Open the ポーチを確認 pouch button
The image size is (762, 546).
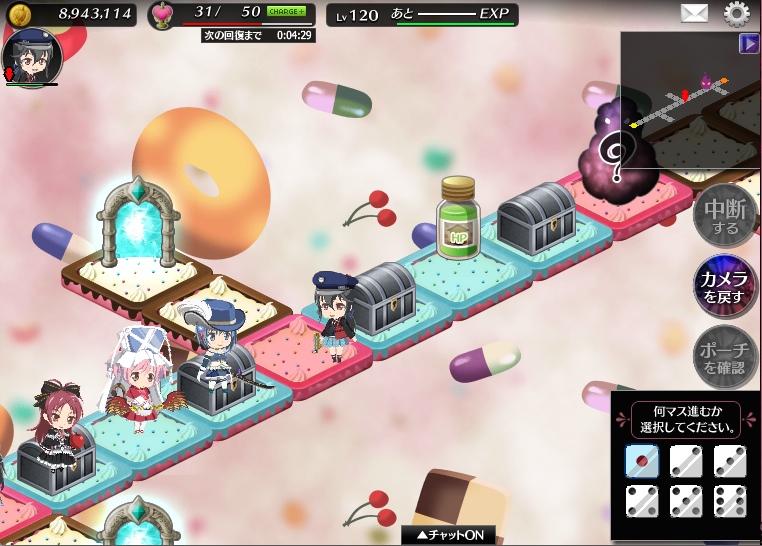[x=725, y=356]
